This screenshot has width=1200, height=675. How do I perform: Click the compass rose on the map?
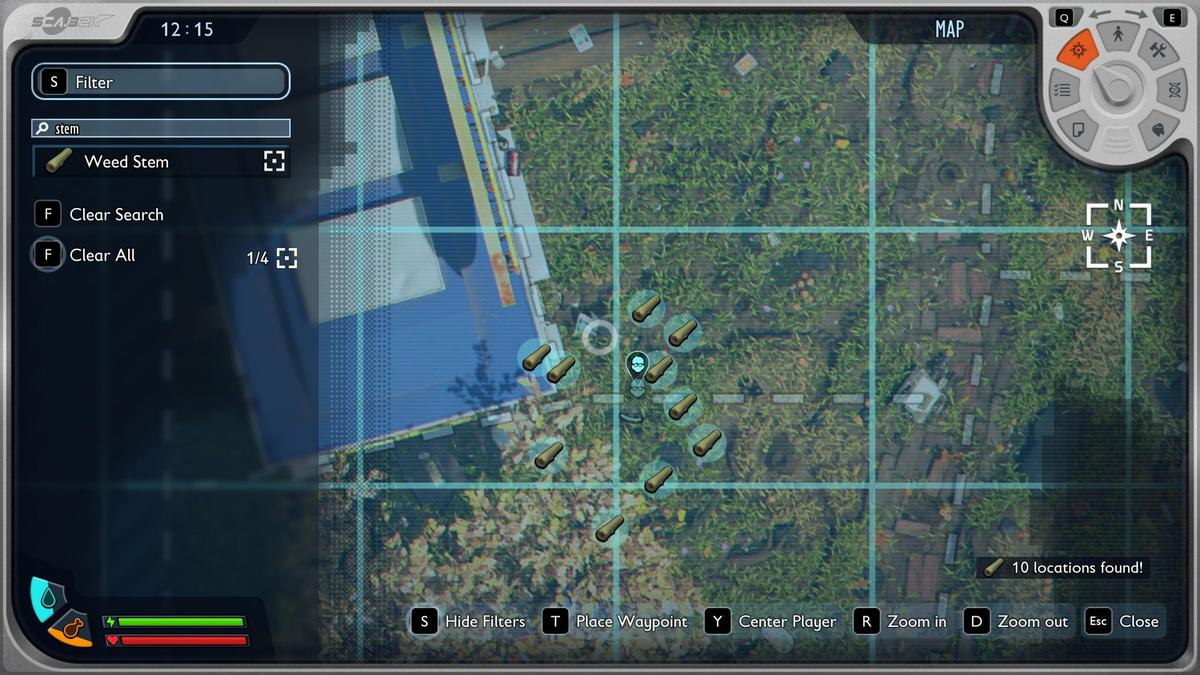[1118, 236]
